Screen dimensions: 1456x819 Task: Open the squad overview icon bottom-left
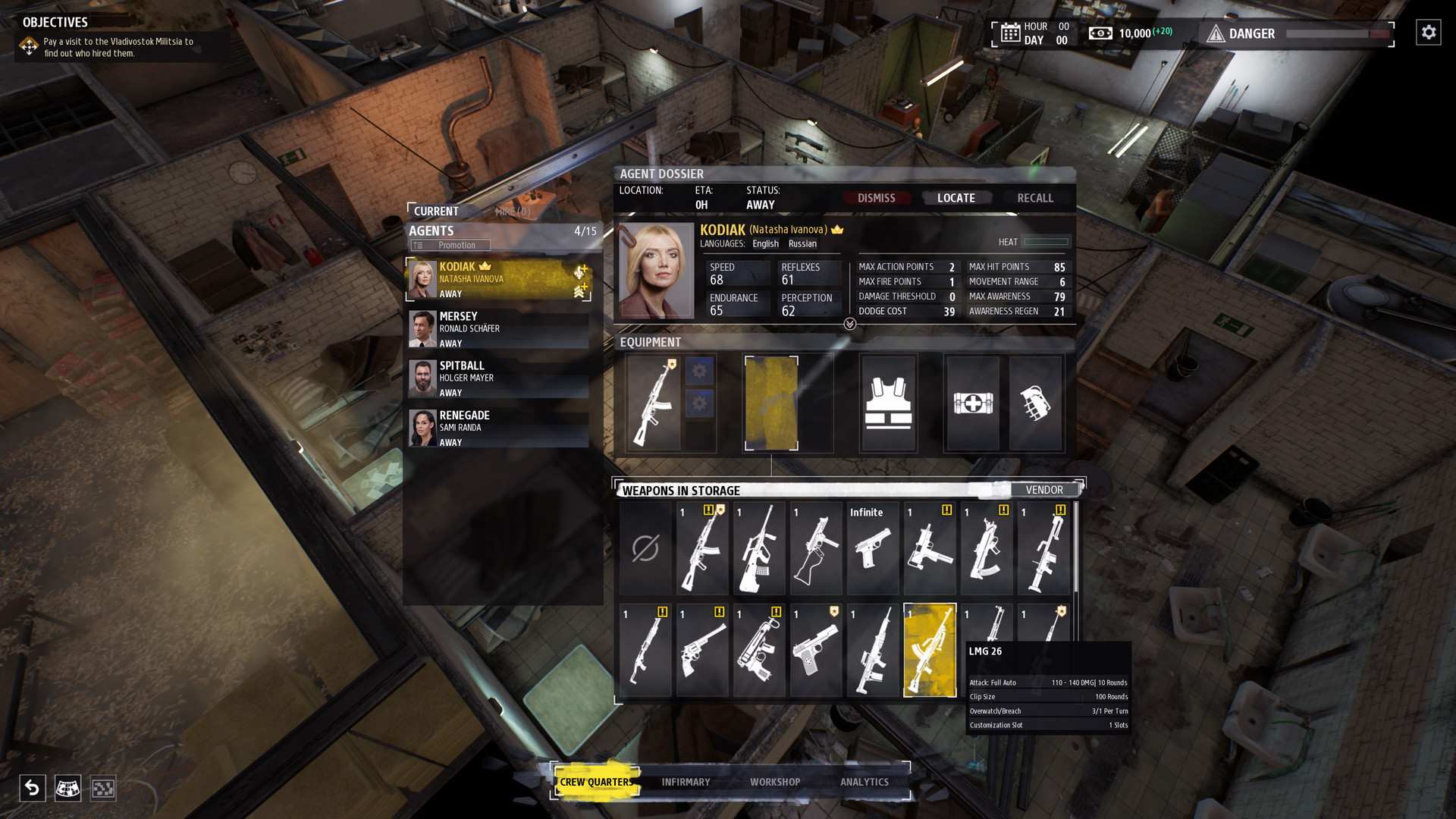(x=103, y=789)
